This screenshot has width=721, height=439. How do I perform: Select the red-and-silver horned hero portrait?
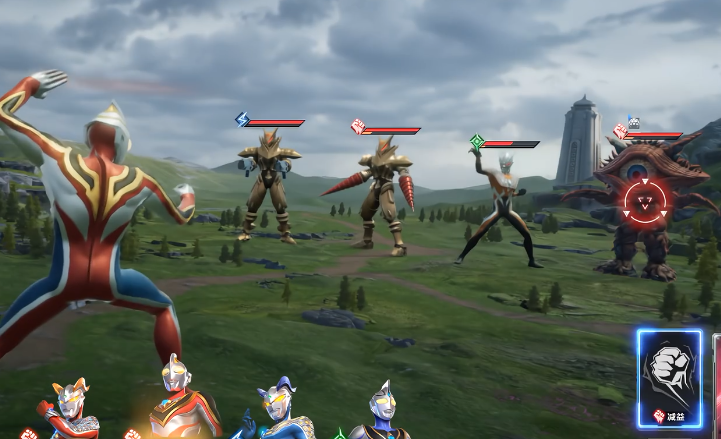(x=68, y=410)
